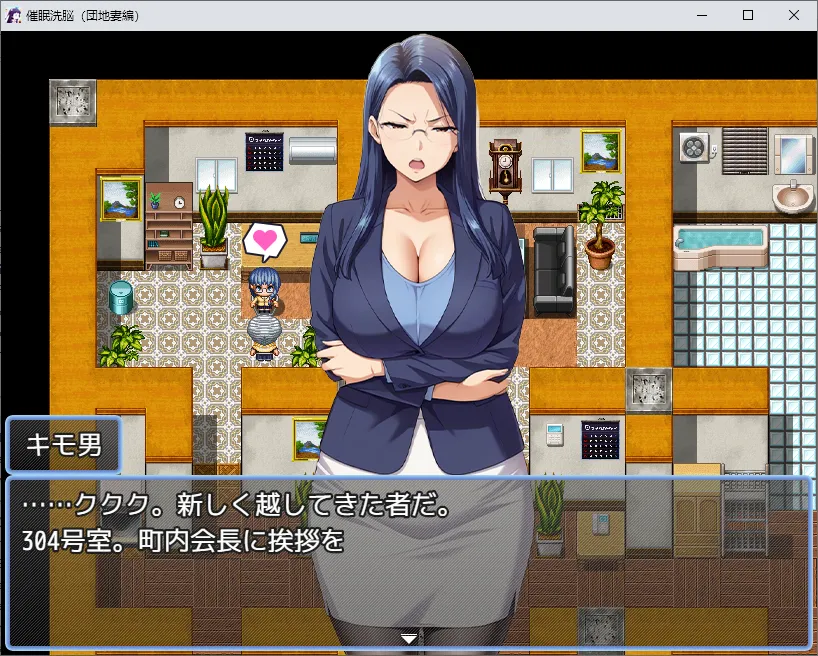818x656 pixels.
Task: Click the dialogue message text box
Action: [x=408, y=562]
